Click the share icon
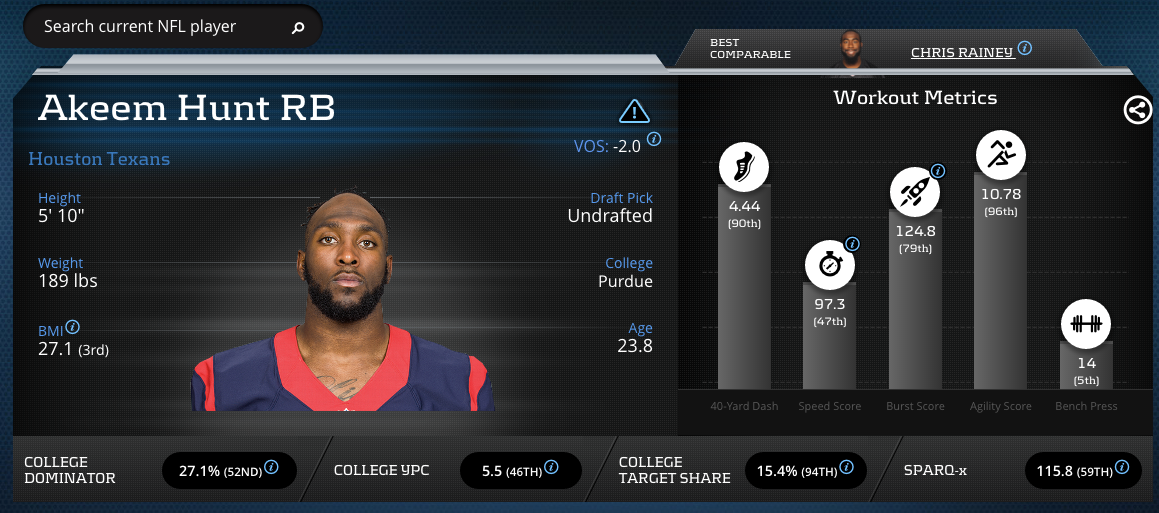The width and height of the screenshot is (1159, 513). coord(1138,110)
